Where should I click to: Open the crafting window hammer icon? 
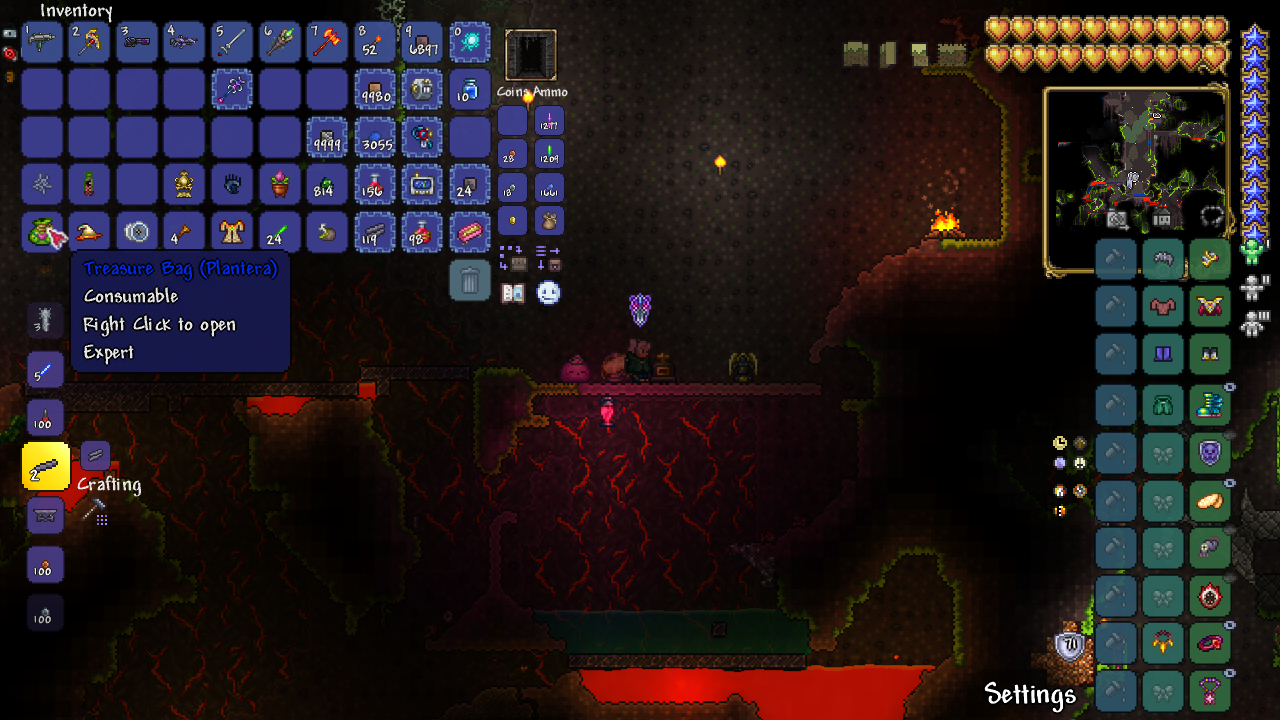tap(95, 512)
